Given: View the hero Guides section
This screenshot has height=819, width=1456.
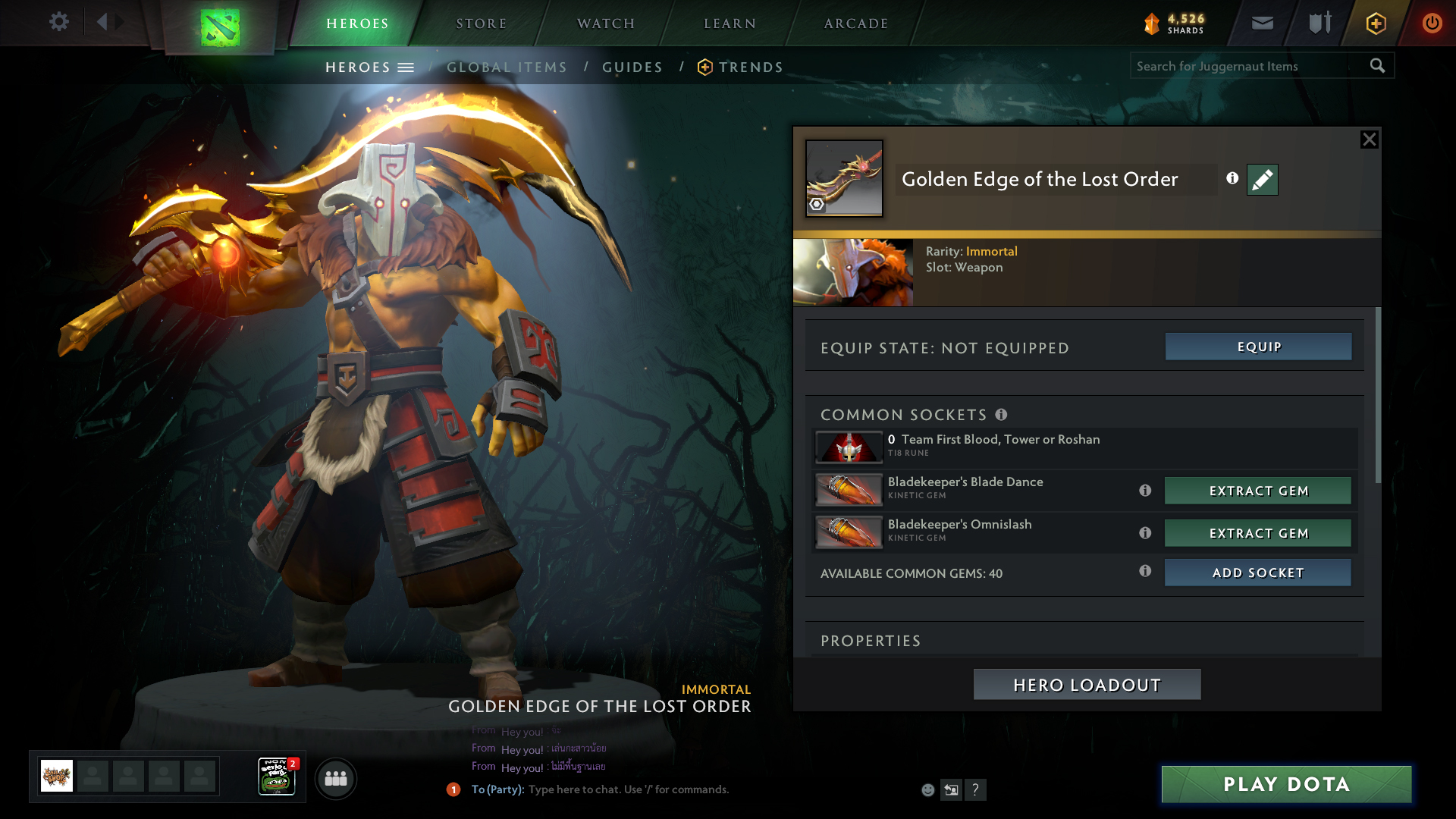Looking at the screenshot, I should 632,67.
